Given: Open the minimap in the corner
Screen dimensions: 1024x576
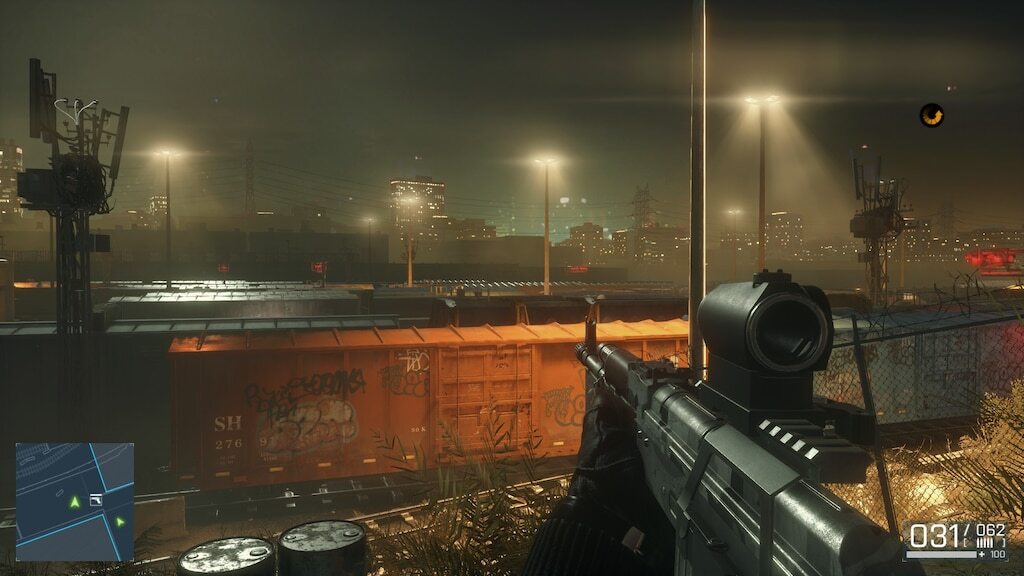Looking at the screenshot, I should (x=74, y=501).
